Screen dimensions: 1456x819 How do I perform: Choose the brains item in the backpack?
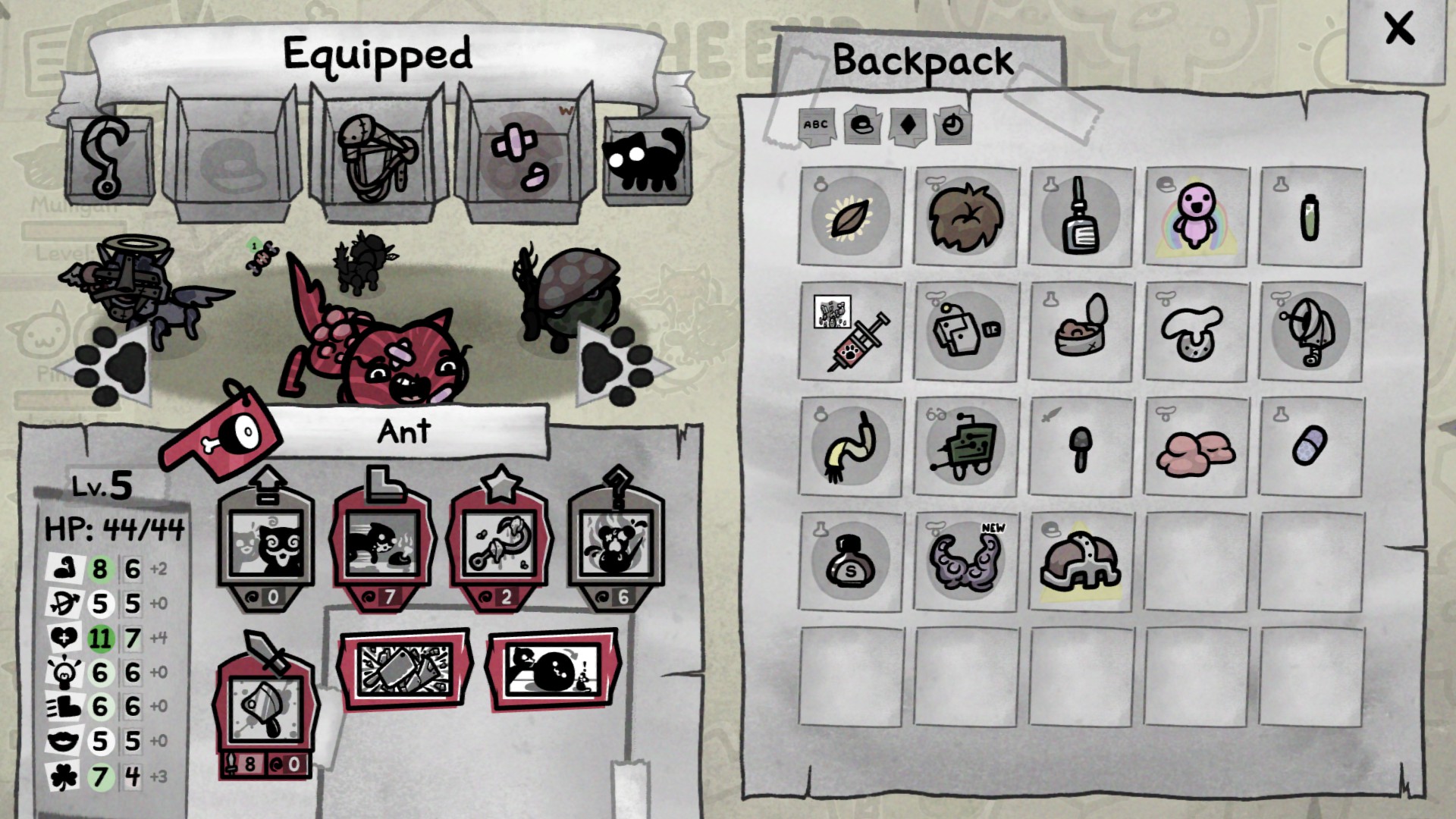1197,447
